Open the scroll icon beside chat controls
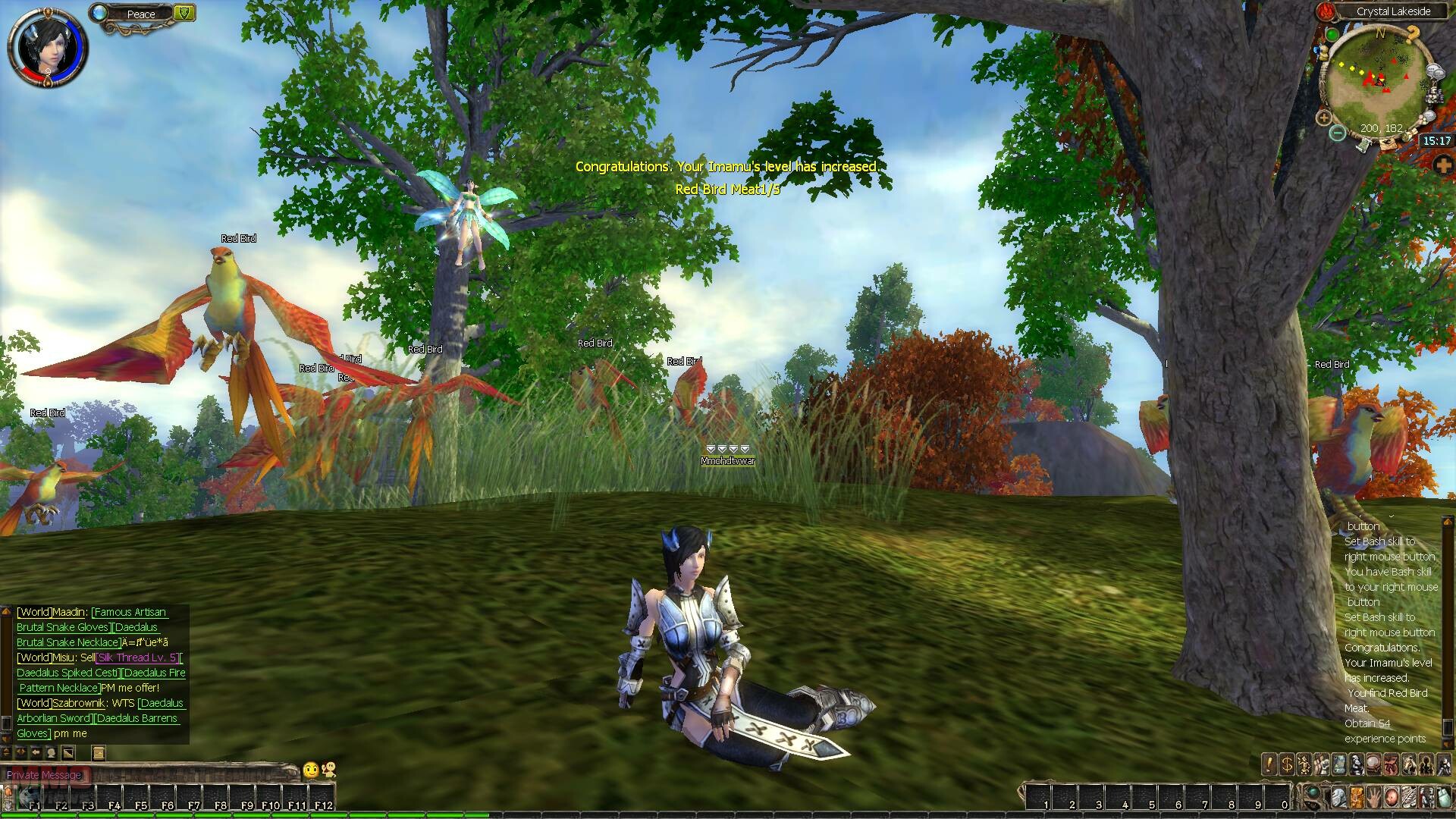Viewport: 1456px width, 819px height. coord(99,752)
